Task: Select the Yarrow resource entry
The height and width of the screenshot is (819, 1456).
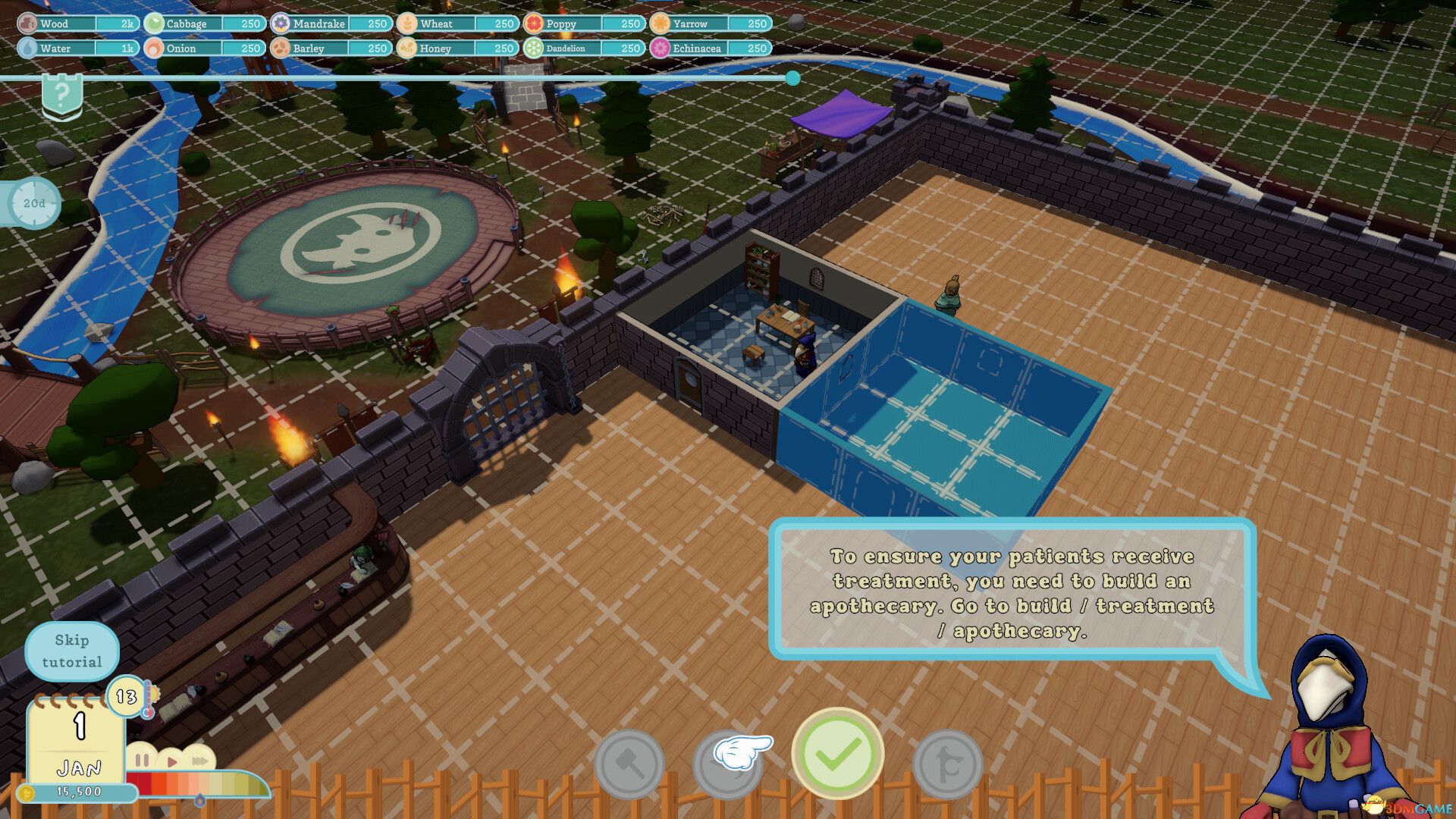Action: 659,24
